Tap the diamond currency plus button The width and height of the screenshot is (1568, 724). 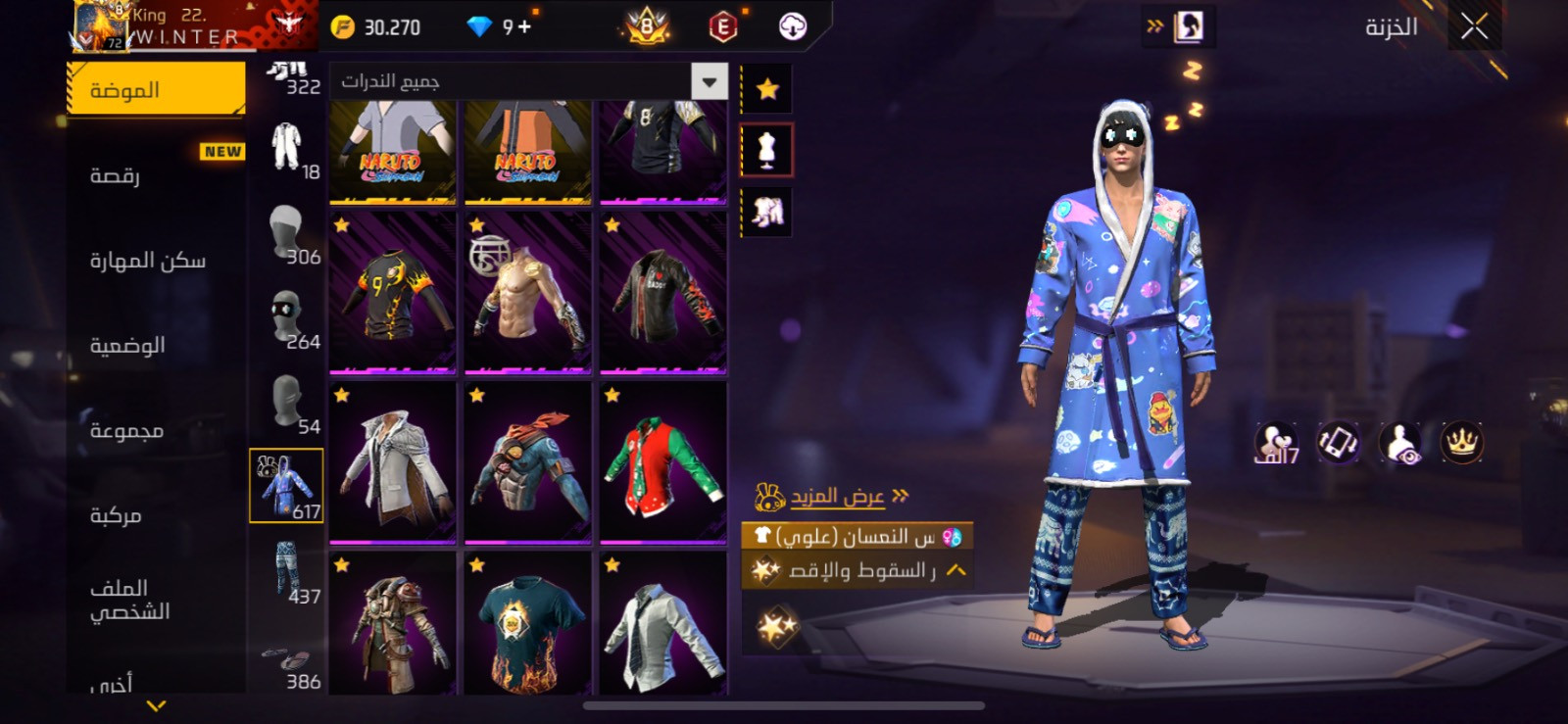click(x=524, y=26)
